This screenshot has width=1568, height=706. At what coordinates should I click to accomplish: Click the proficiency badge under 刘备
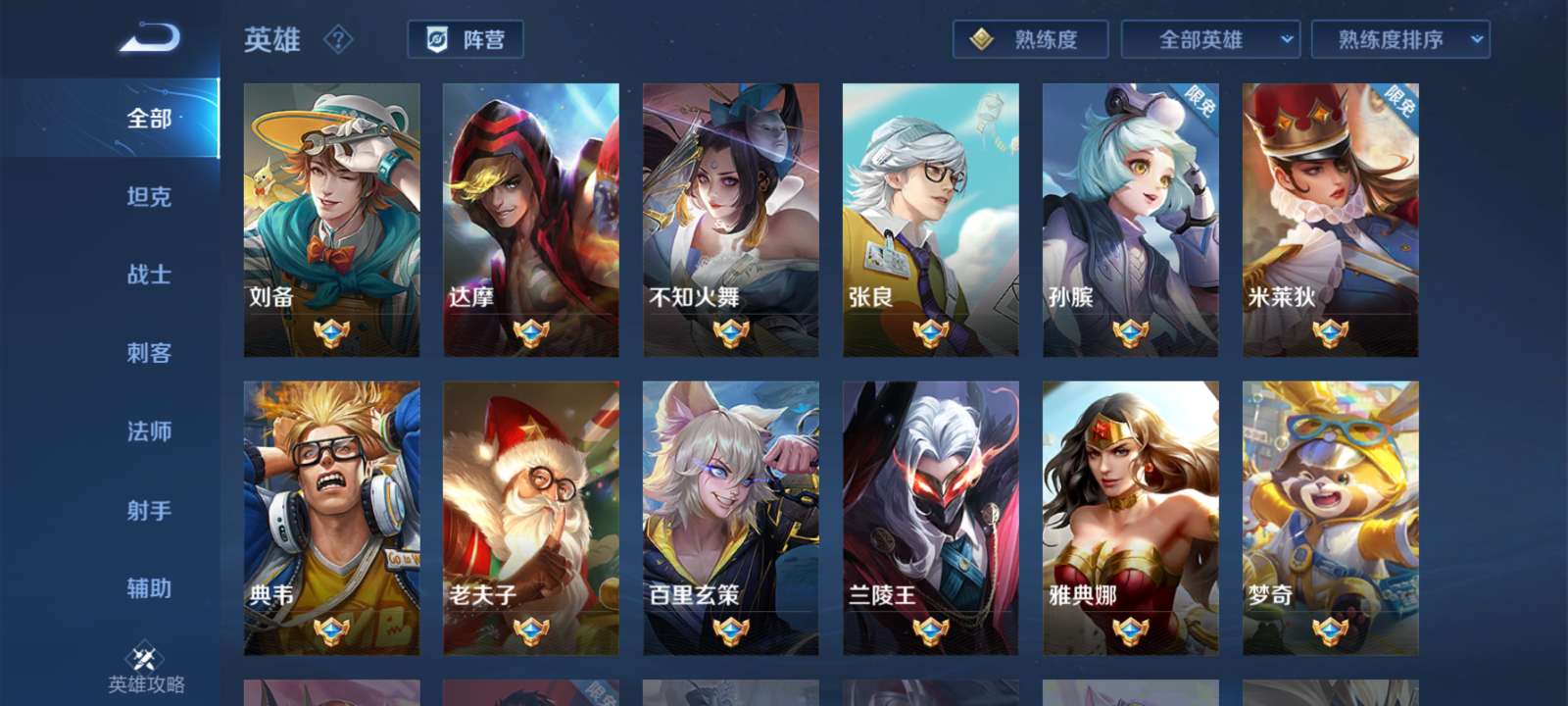coord(332,331)
